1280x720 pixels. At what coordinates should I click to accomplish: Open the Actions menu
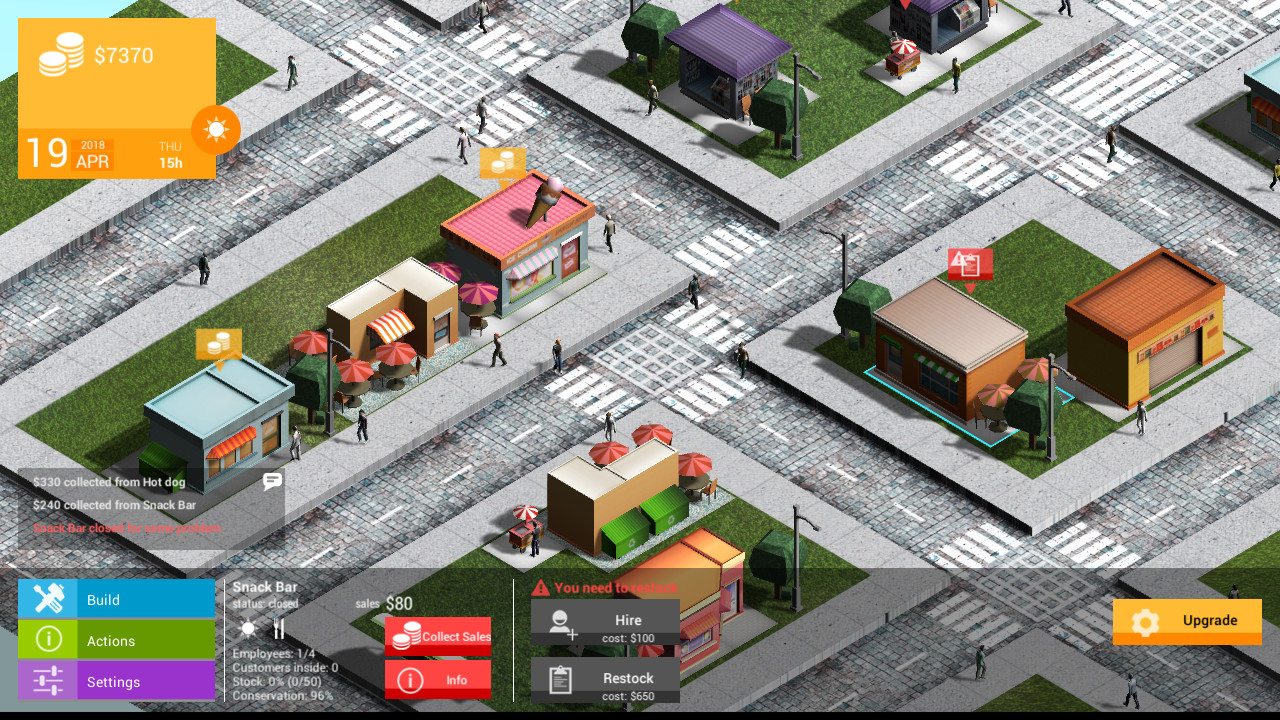pos(116,640)
